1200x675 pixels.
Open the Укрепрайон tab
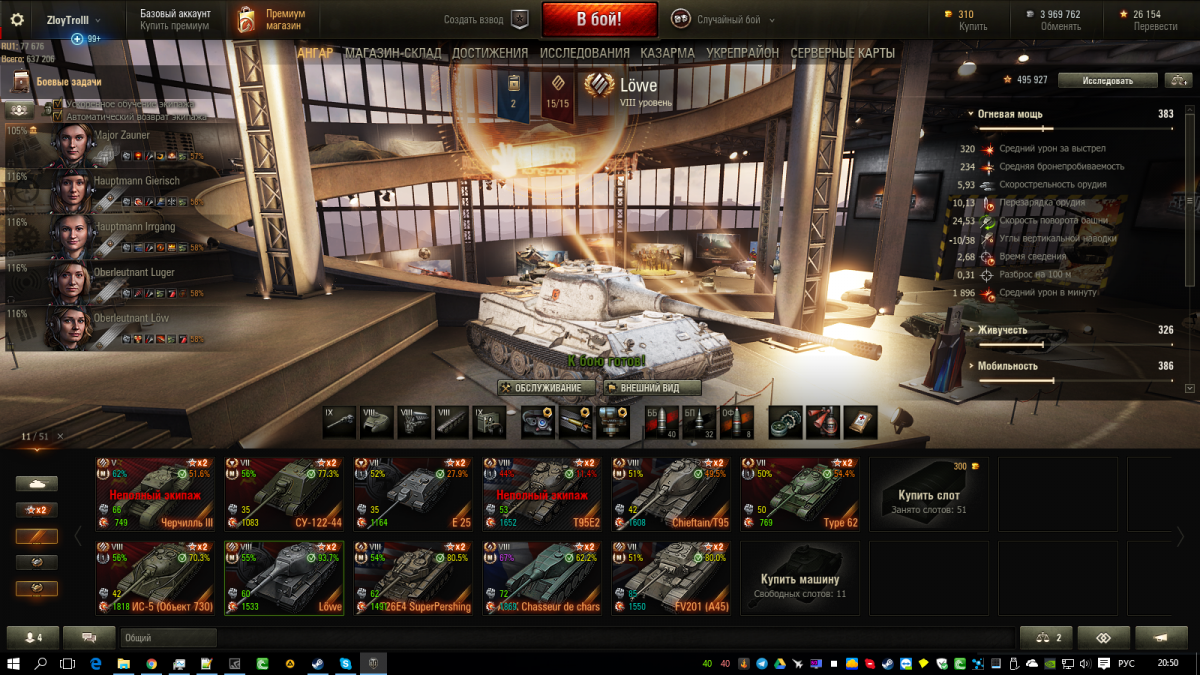742,53
